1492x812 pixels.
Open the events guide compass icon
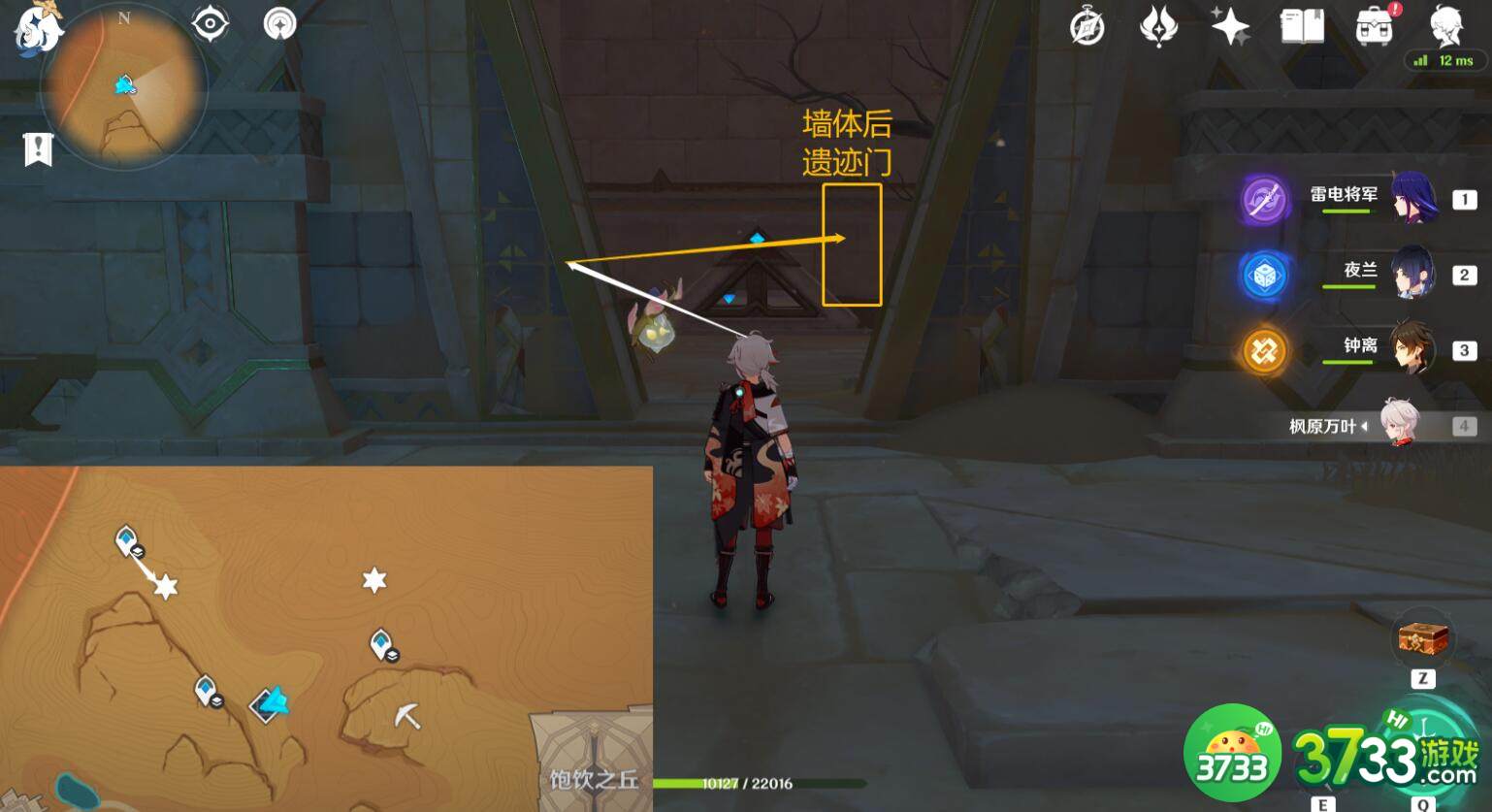click(x=1087, y=26)
